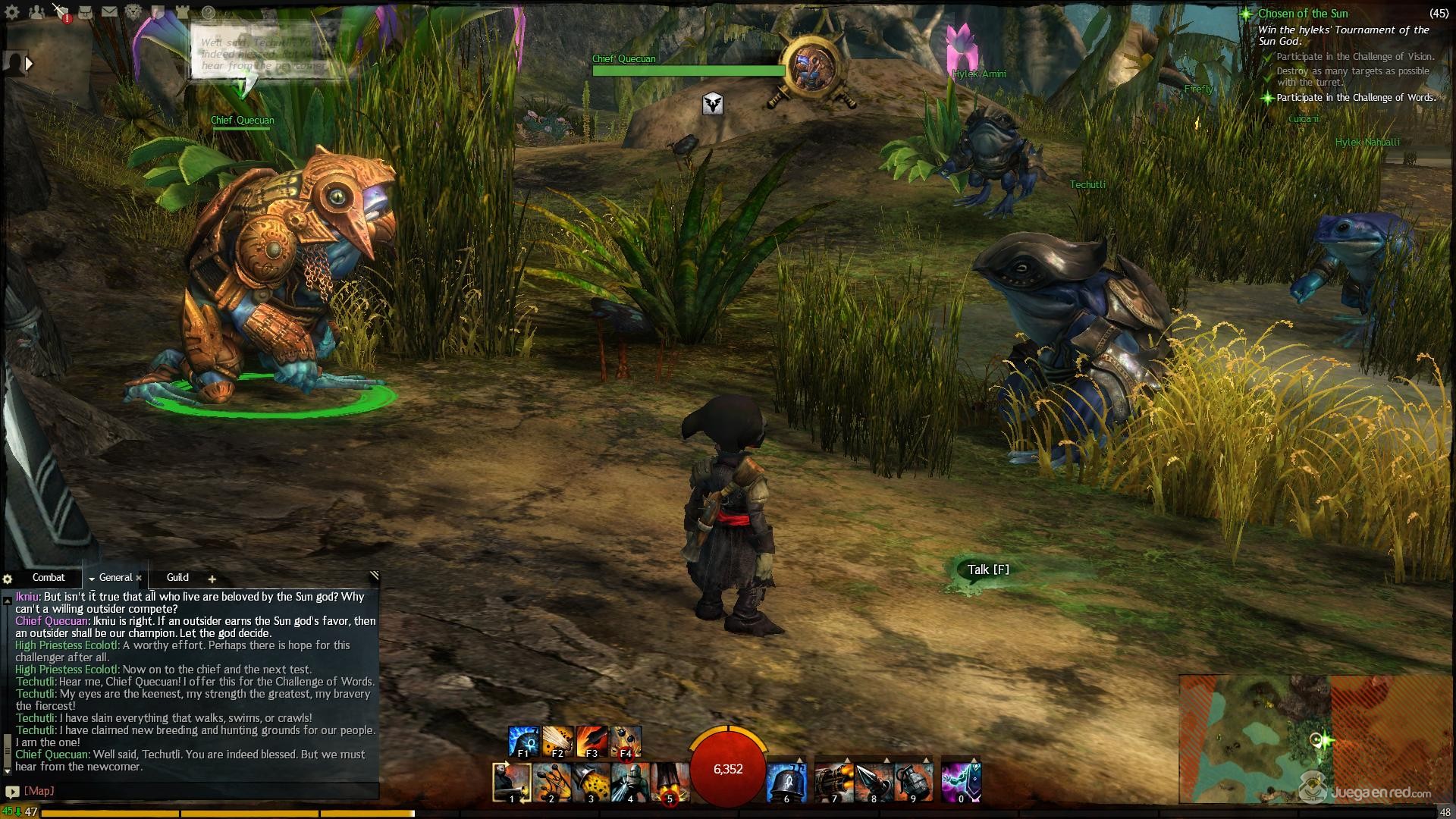The height and width of the screenshot is (819, 1456).
Task: Expand the party portrait arrow
Action: pyautogui.click(x=29, y=64)
